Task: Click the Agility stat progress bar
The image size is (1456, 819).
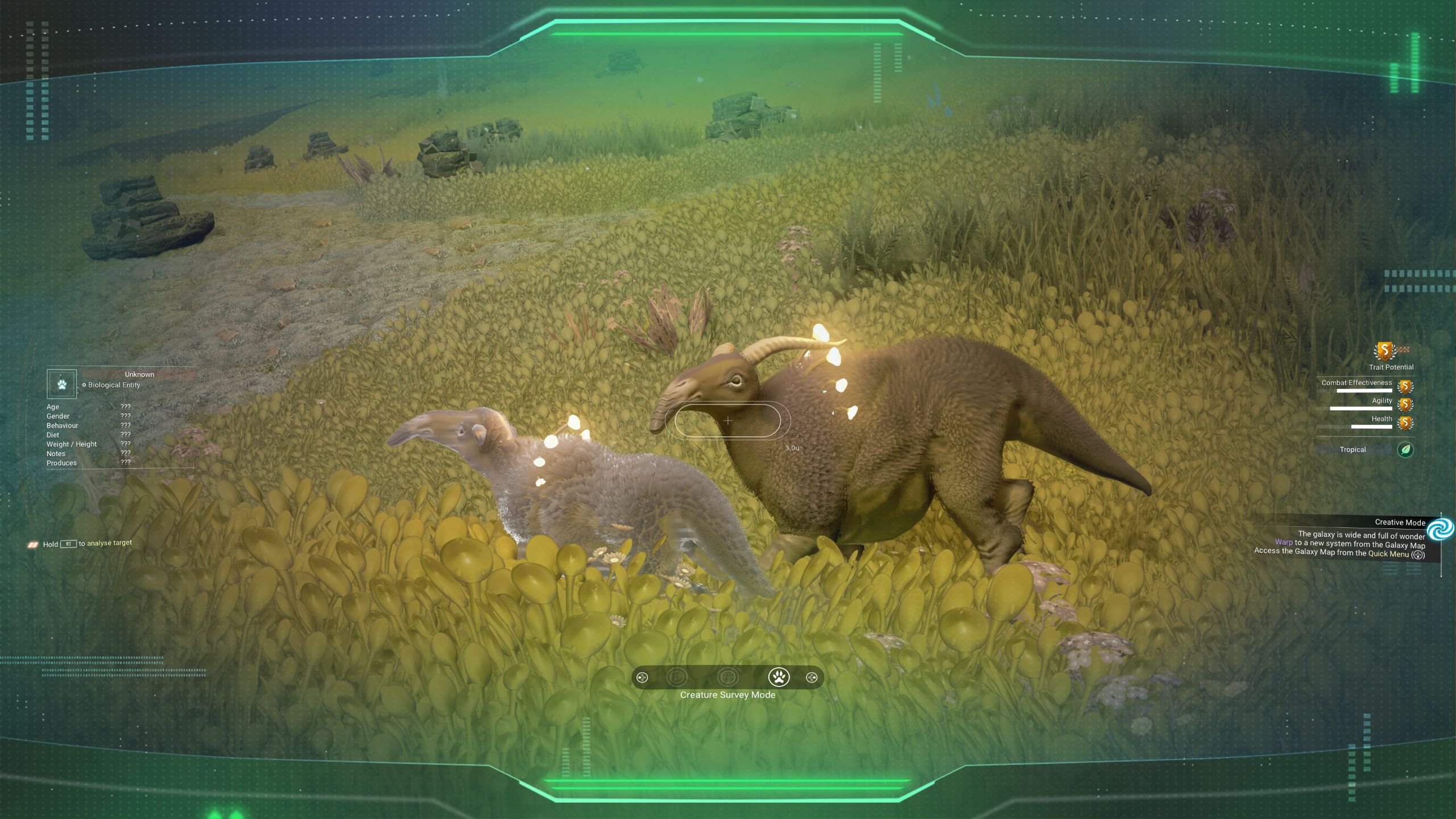Action: [x=1360, y=409]
